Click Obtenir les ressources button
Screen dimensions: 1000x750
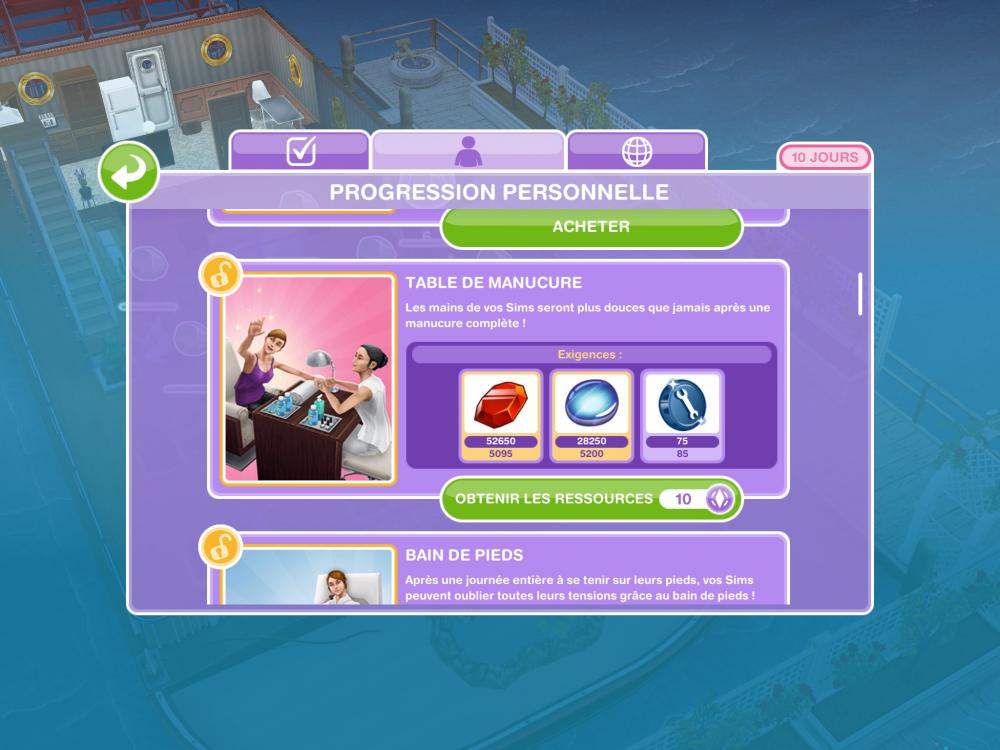[591, 498]
